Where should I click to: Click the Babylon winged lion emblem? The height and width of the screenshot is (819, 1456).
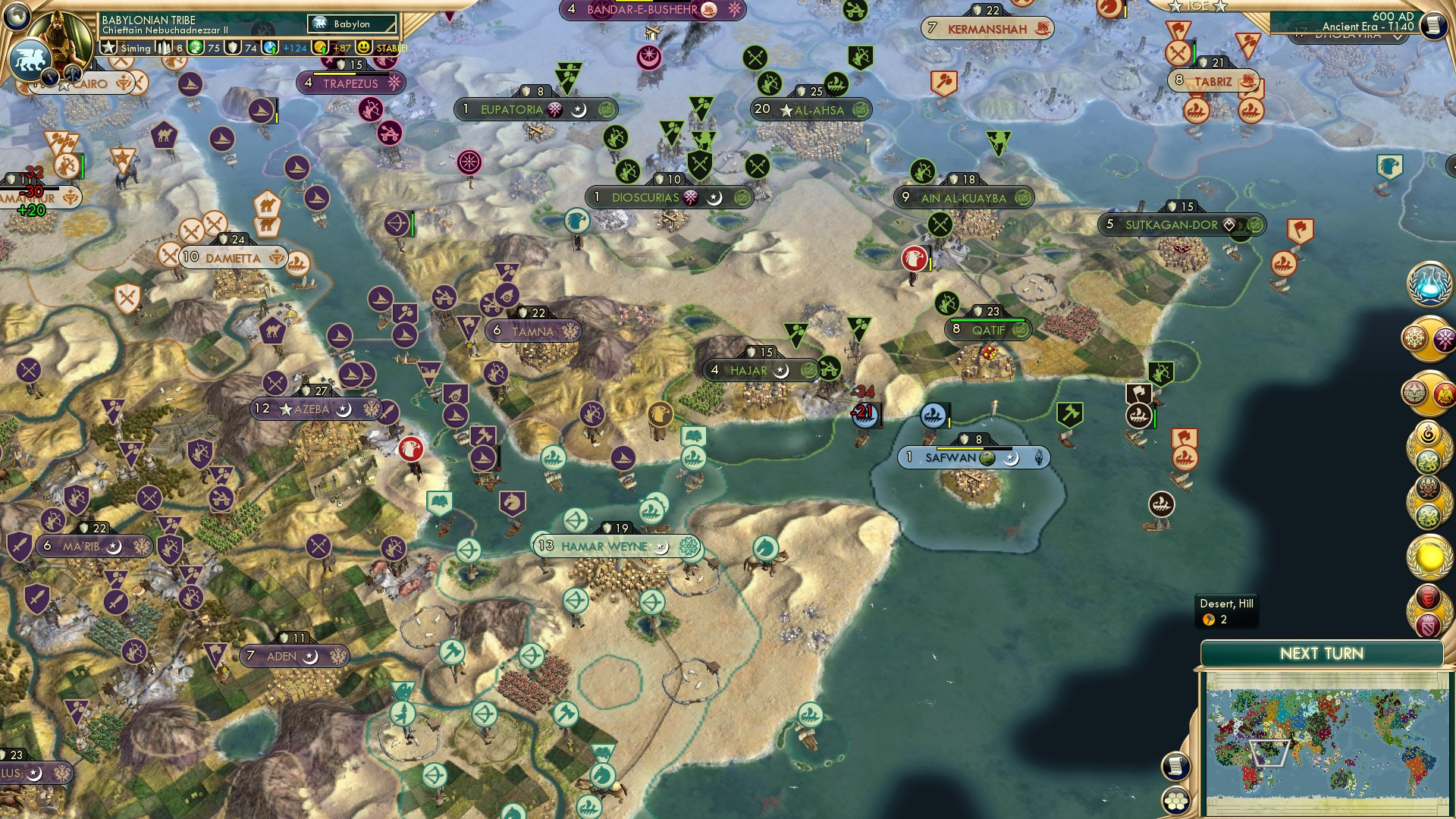(x=30, y=61)
